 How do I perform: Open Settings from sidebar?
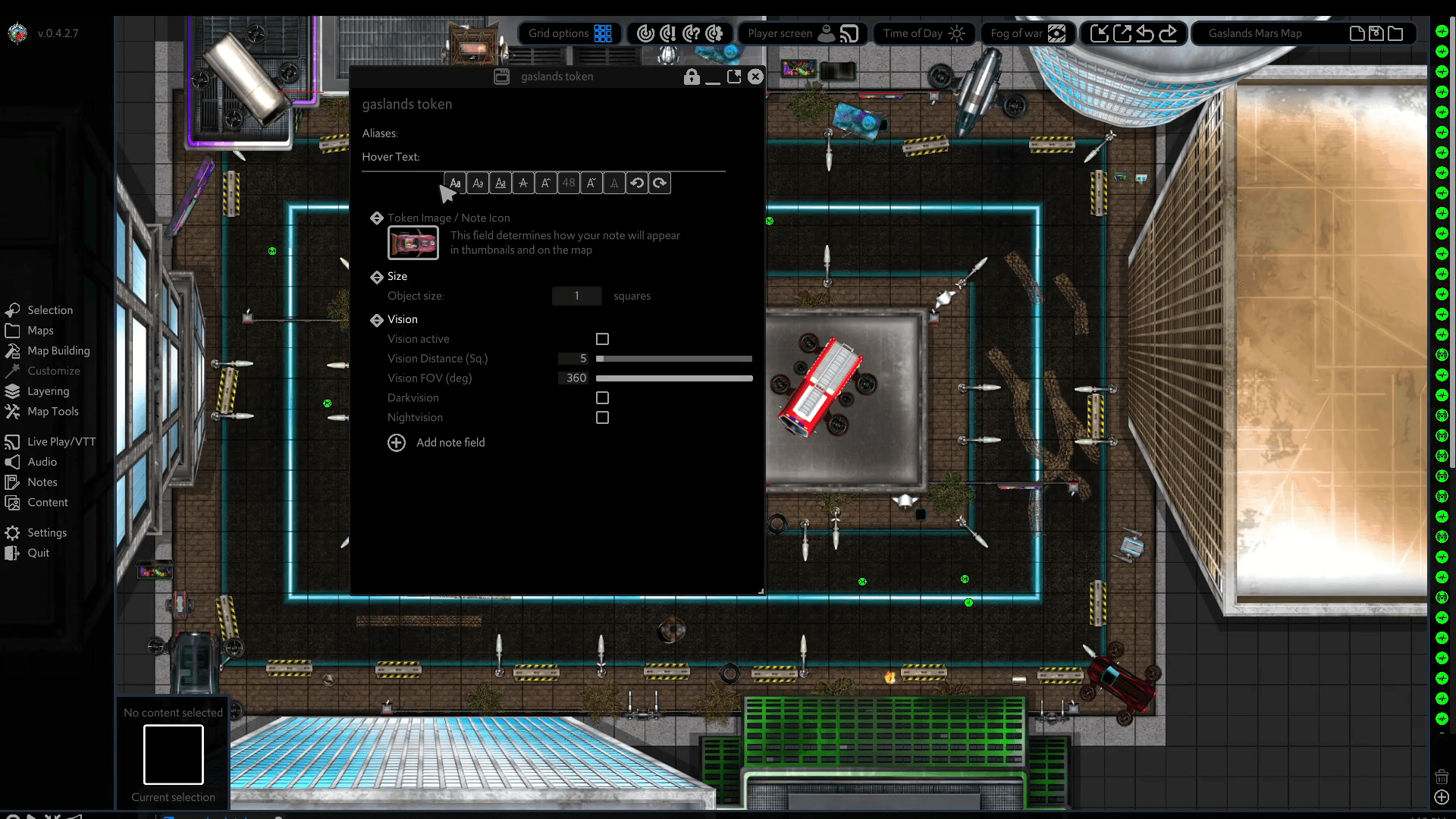point(46,533)
